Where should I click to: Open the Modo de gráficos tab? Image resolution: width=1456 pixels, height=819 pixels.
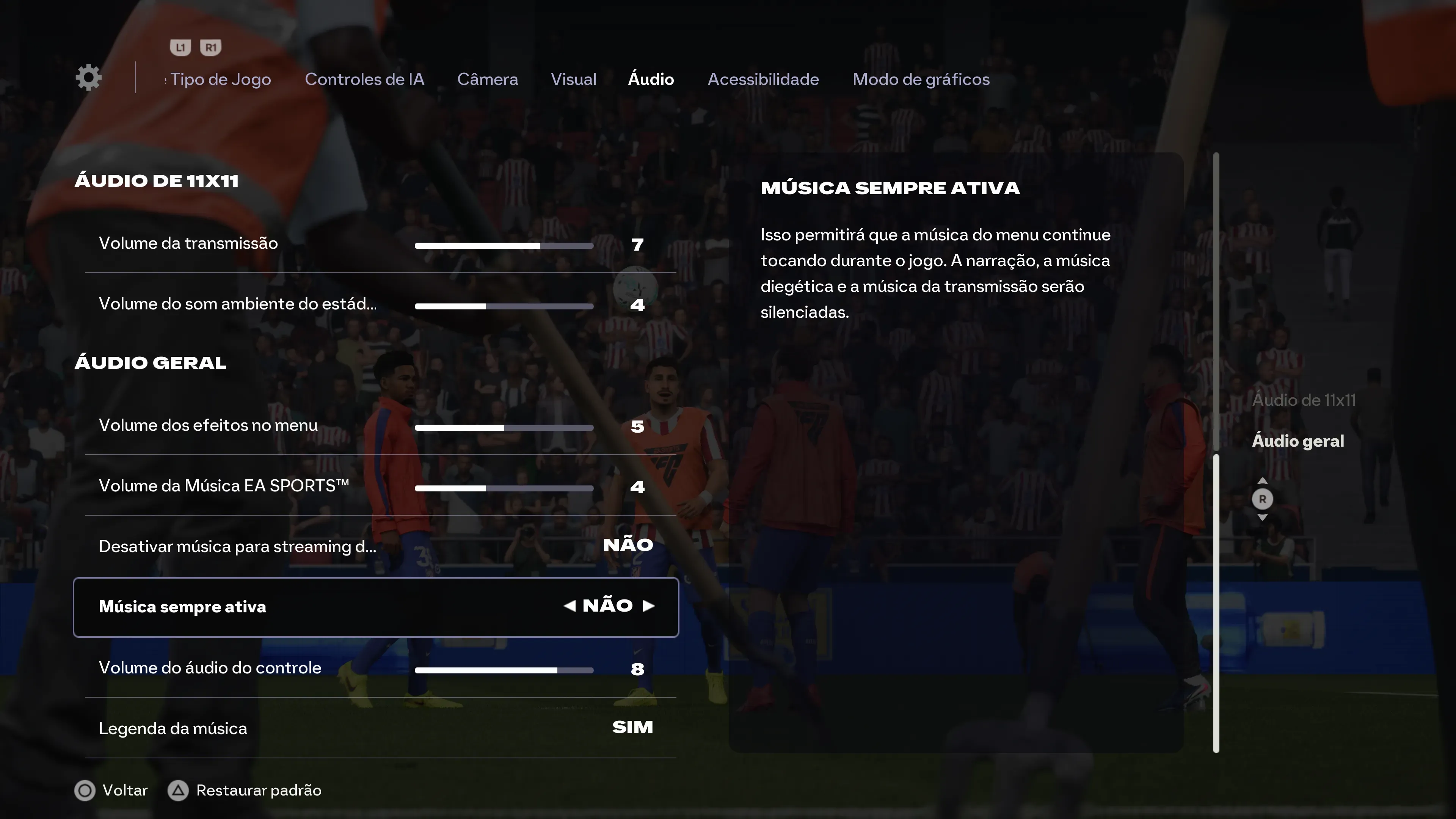[x=921, y=79]
